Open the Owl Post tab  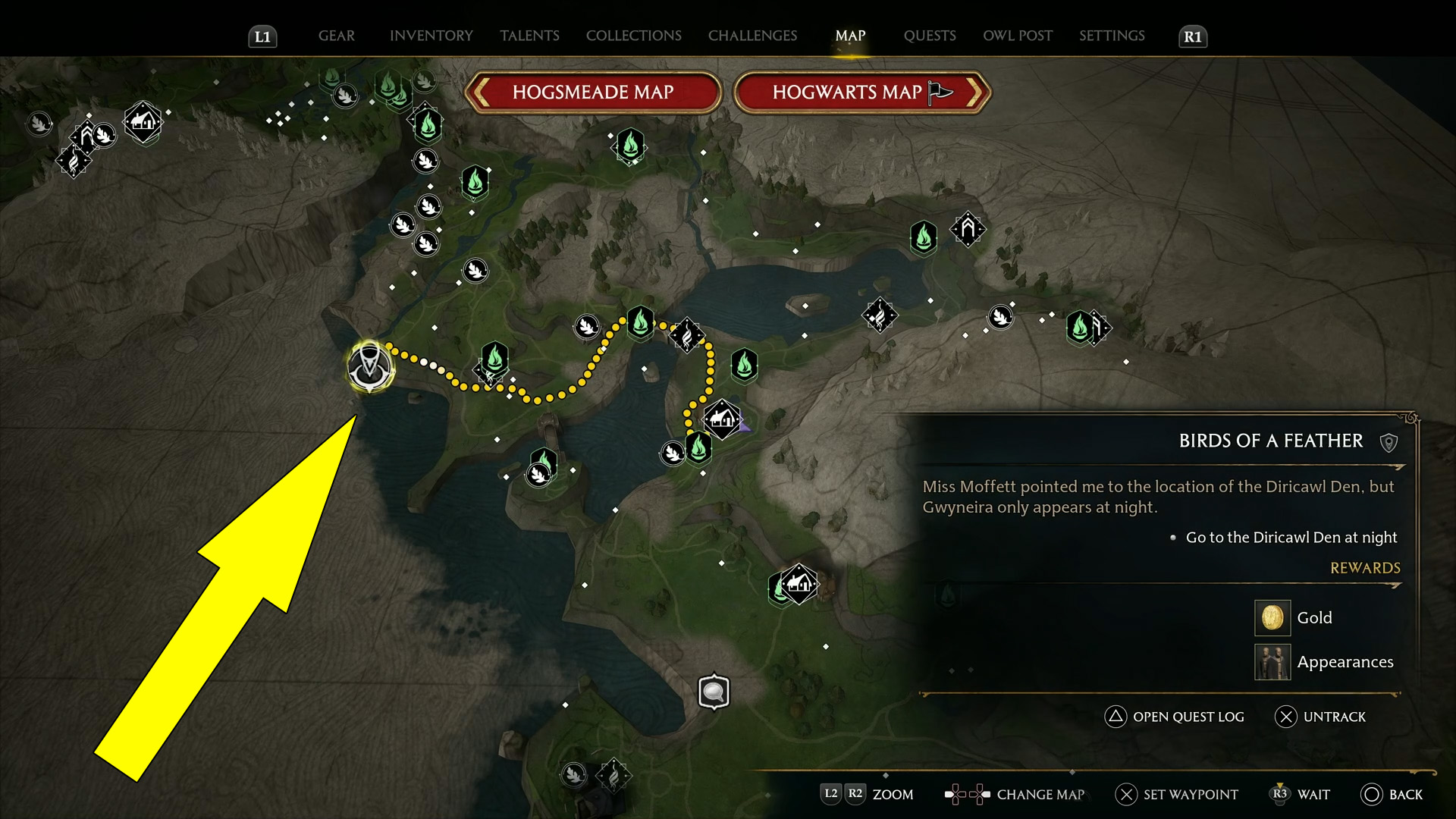(x=1018, y=36)
